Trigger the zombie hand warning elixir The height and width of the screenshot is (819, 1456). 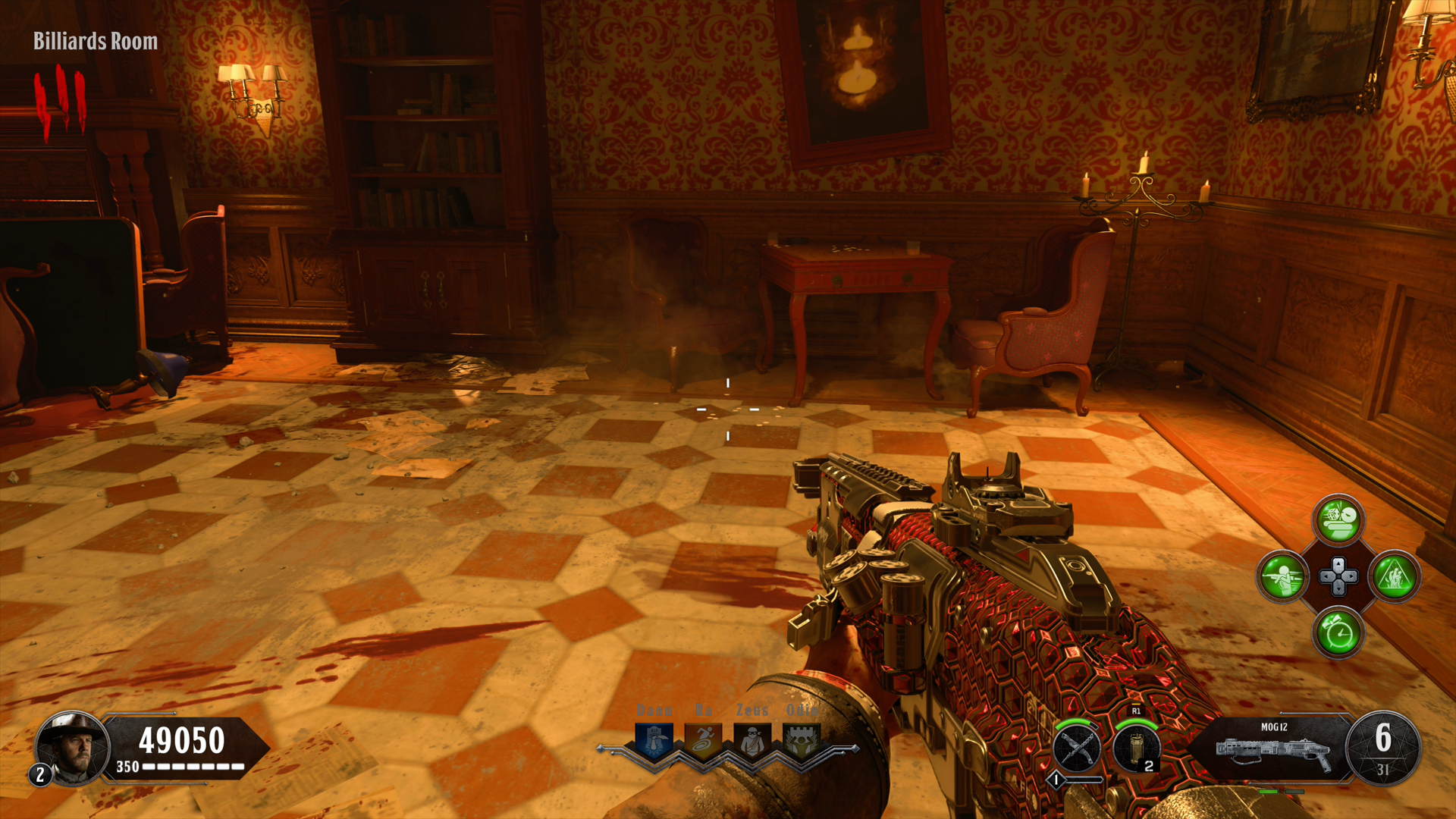coord(1395,576)
